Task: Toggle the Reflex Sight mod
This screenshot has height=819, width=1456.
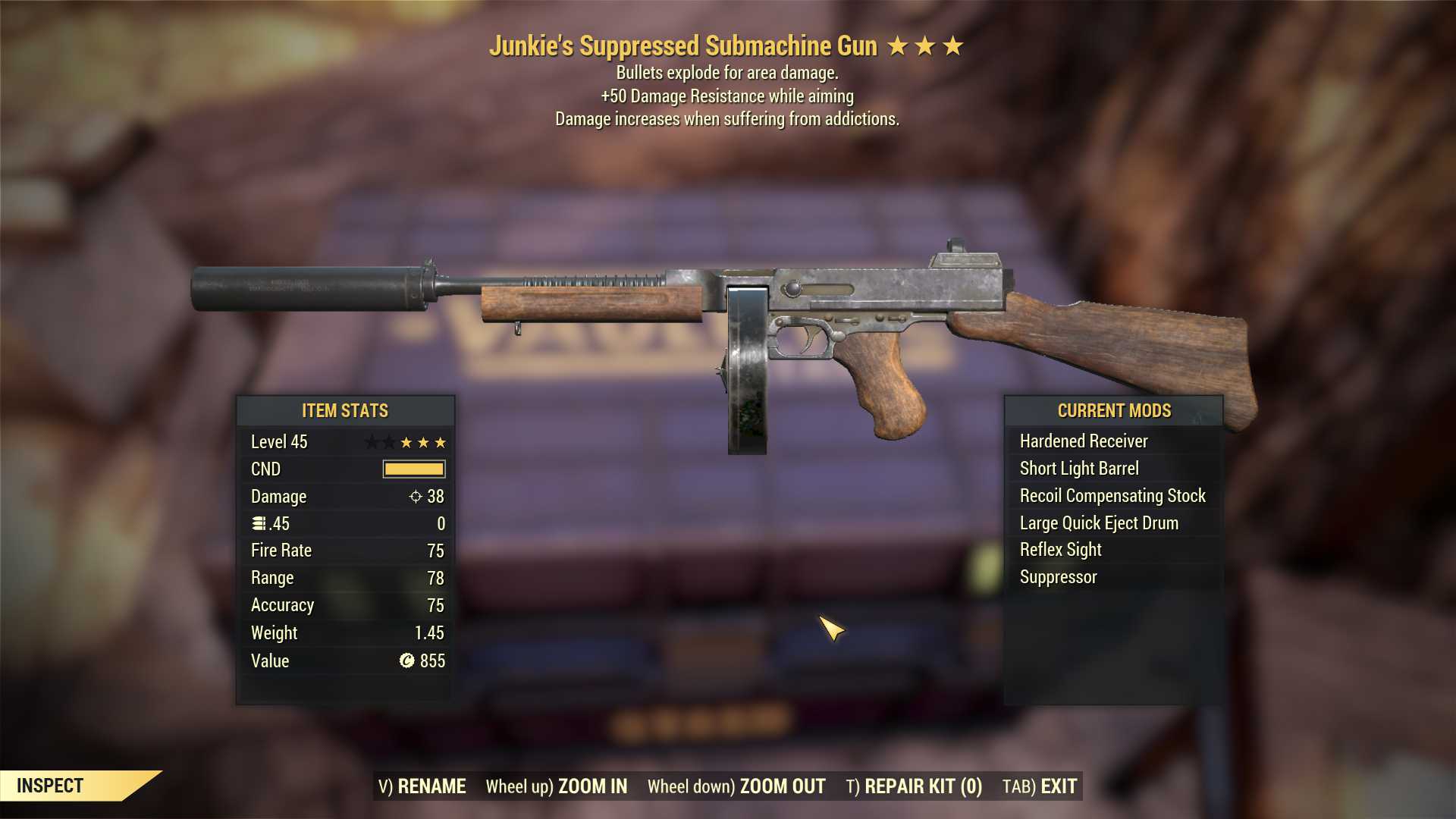Action: [1059, 549]
